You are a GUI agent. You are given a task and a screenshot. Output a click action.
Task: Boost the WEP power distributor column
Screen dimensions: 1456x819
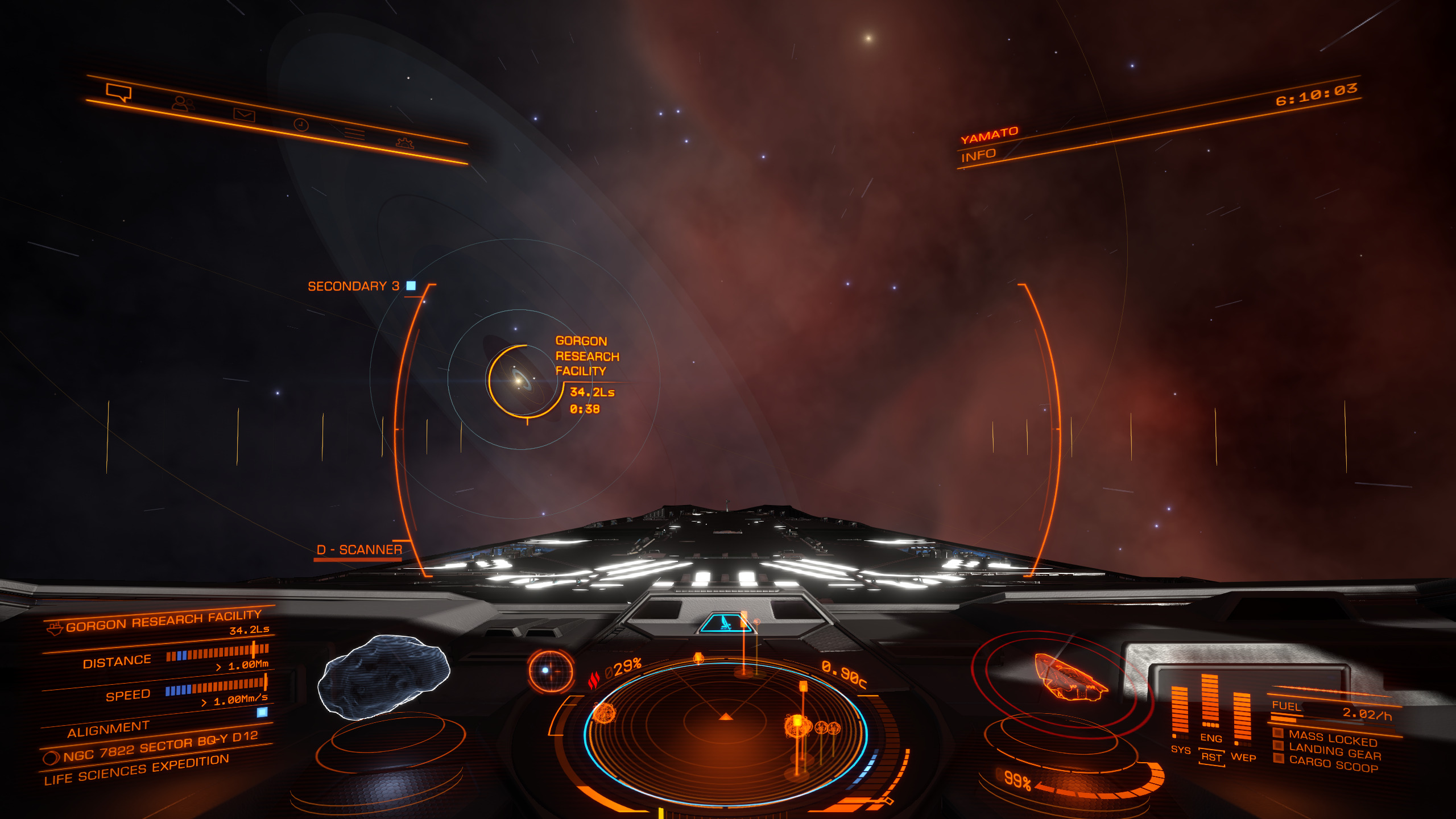(1242, 718)
